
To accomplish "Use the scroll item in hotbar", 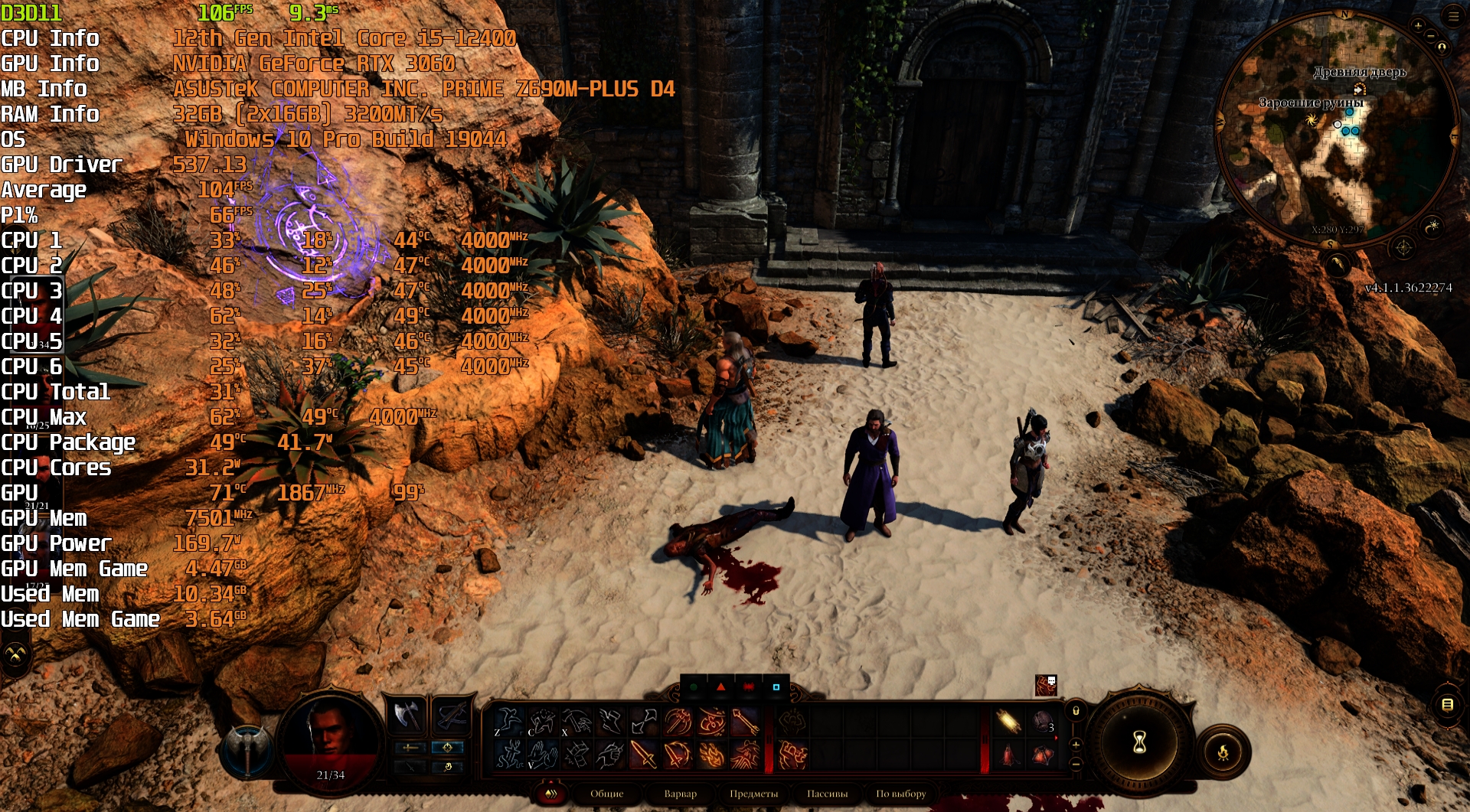I will coord(1008,721).
